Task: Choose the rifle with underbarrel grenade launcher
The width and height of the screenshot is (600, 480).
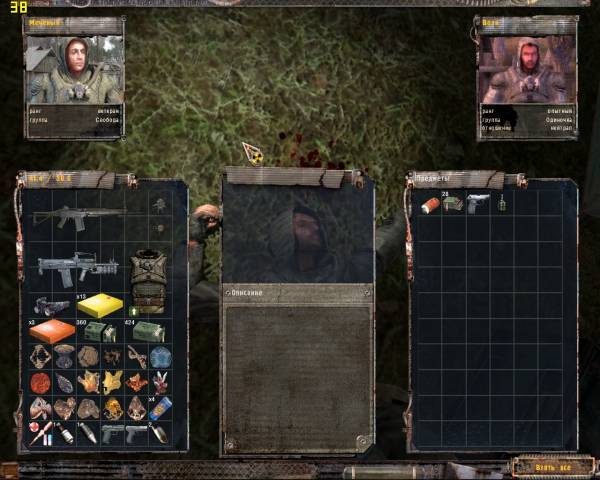Action: 76,268
